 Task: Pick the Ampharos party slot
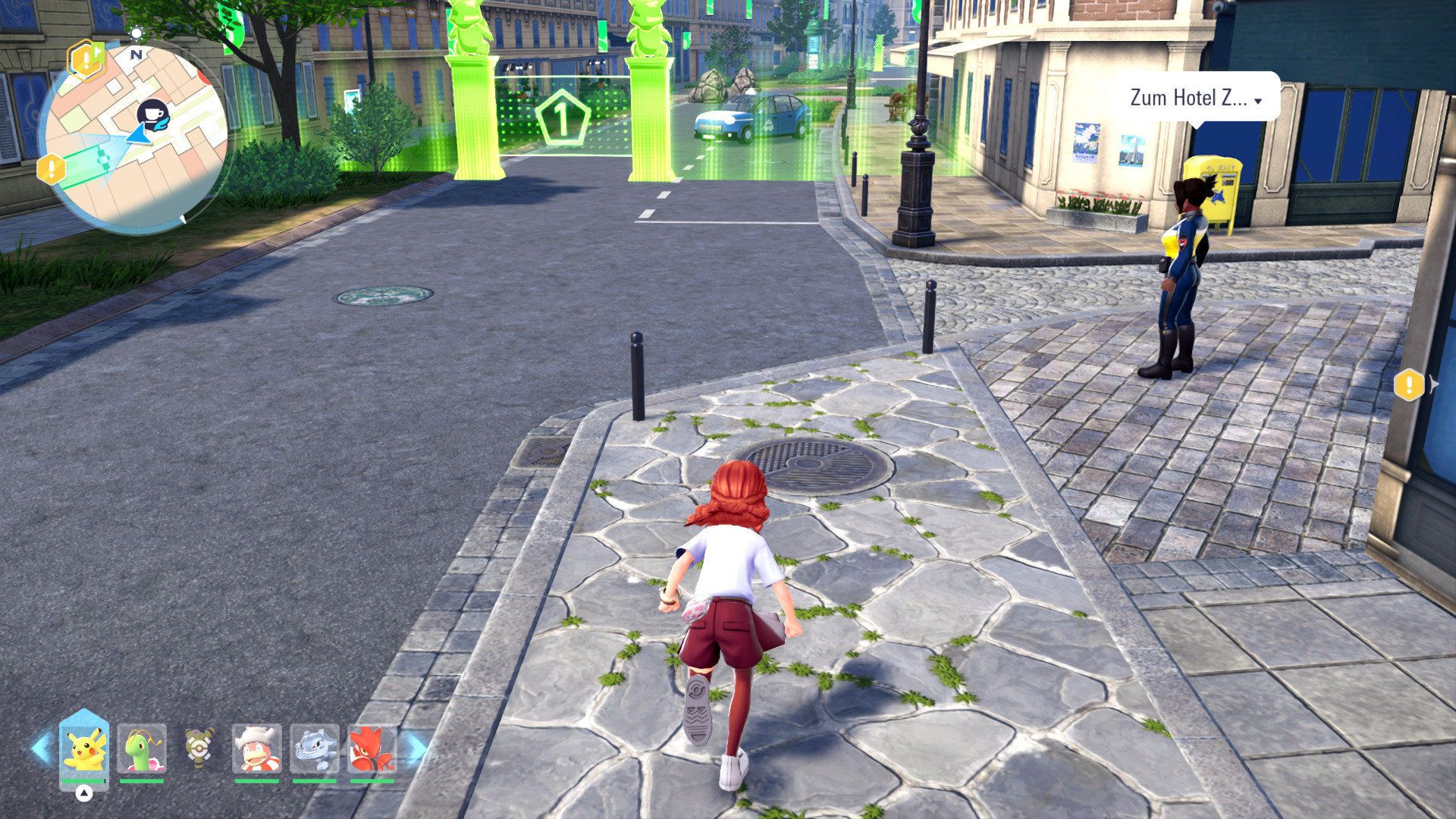pos(199,748)
